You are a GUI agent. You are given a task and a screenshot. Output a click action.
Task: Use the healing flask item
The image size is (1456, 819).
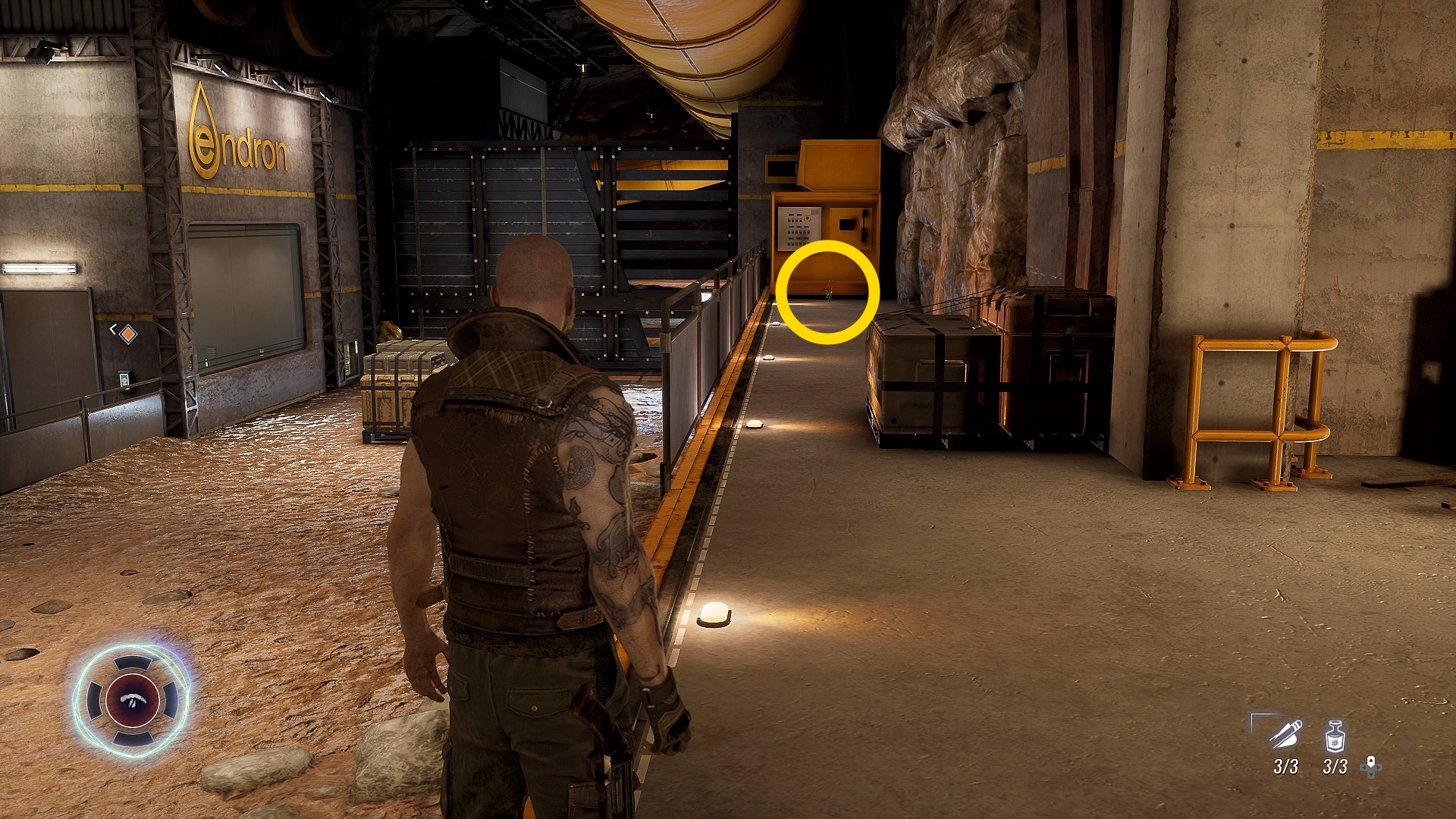coord(1335,737)
